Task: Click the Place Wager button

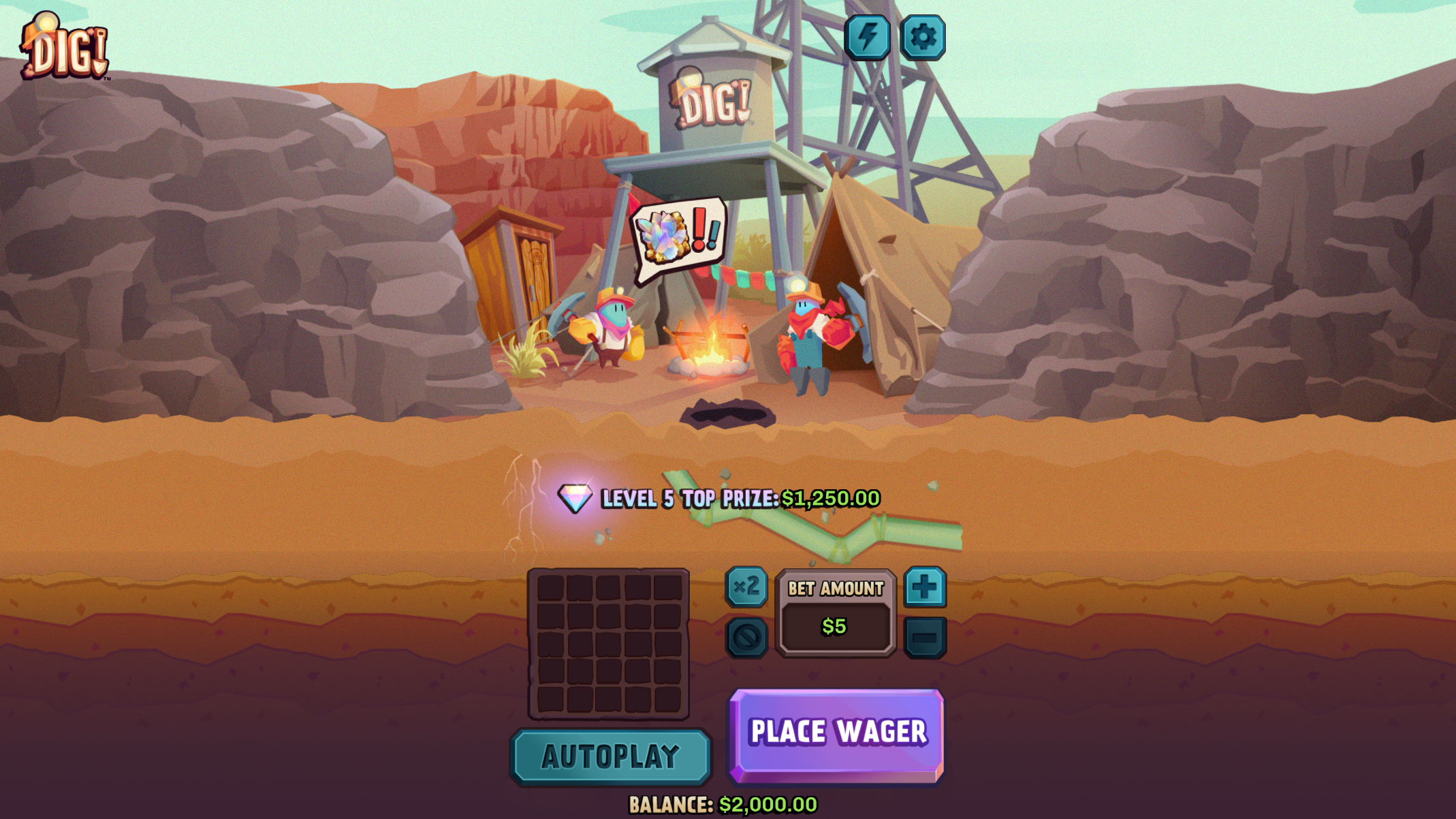Action: (x=837, y=734)
